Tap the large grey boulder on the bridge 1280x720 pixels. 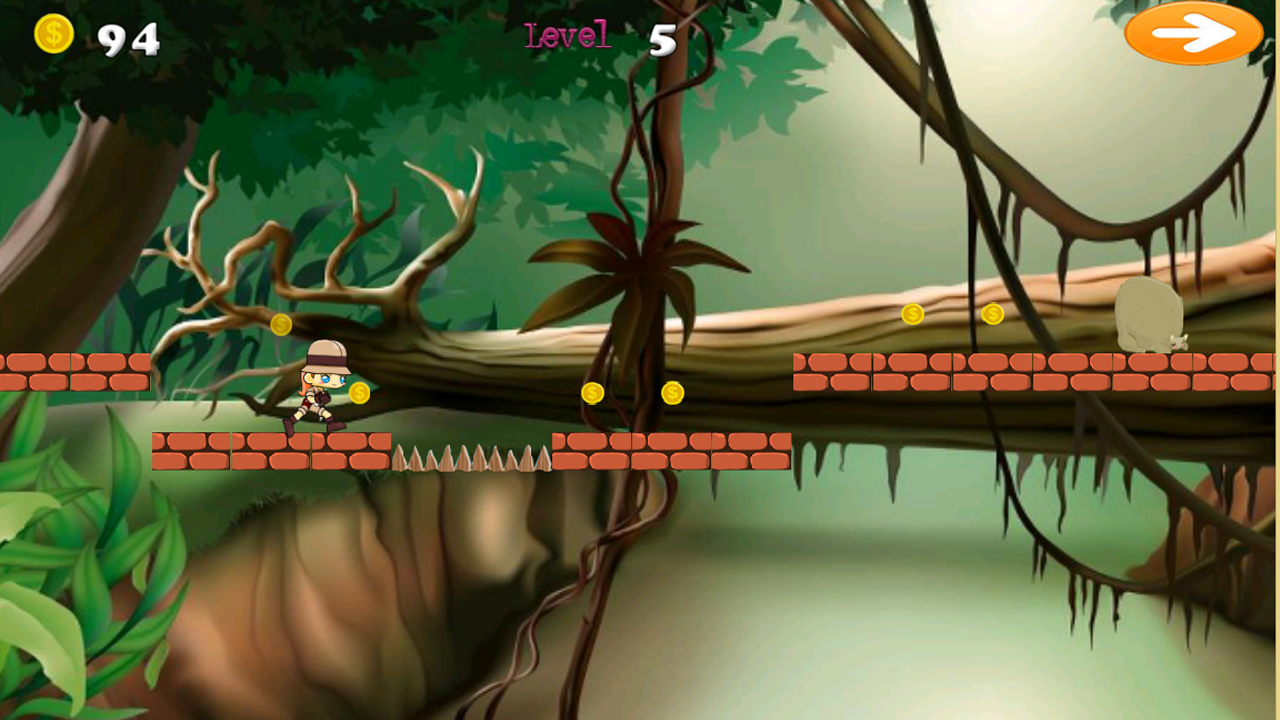coord(1148,315)
